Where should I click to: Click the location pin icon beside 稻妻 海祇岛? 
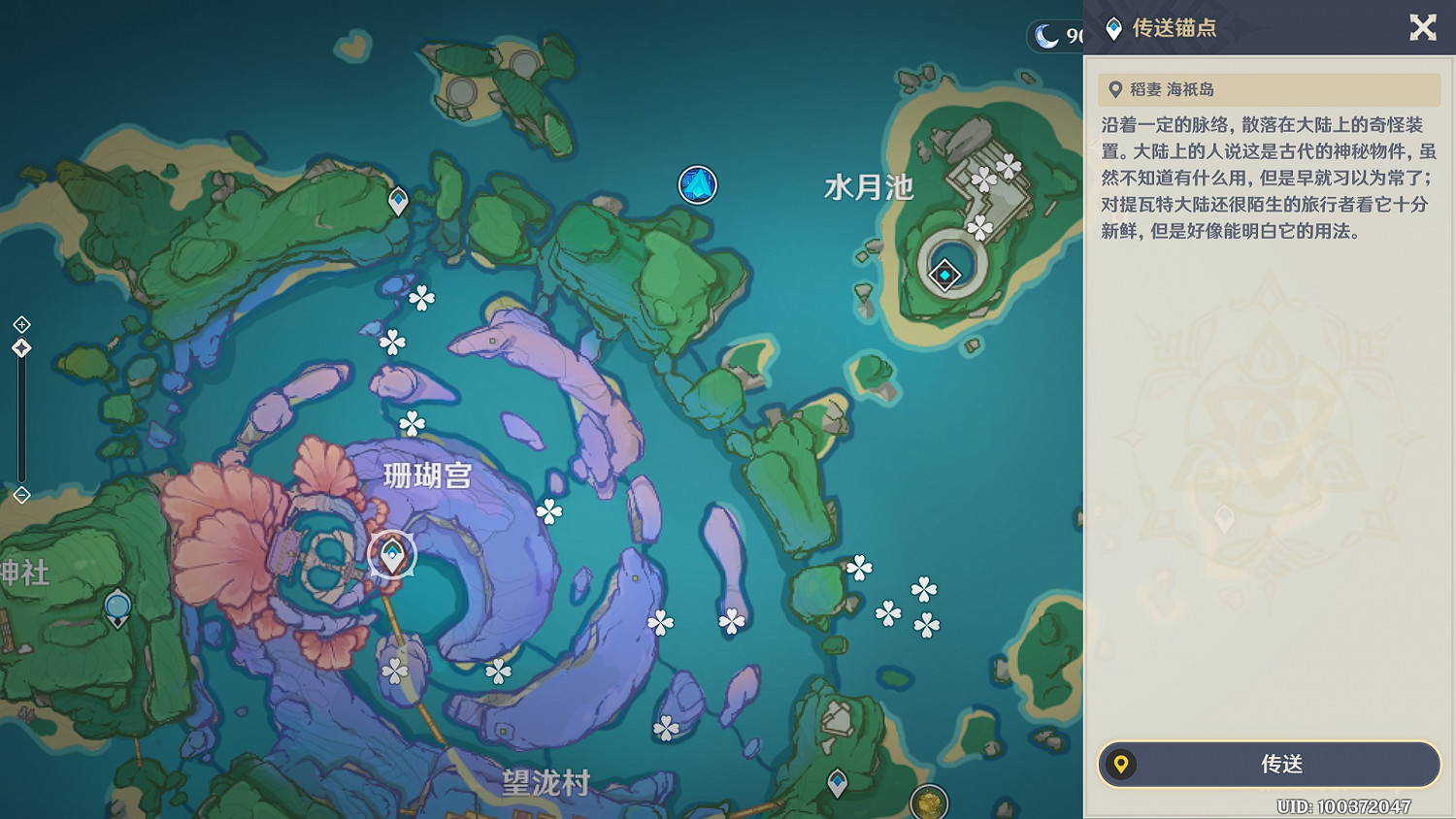[x=1115, y=89]
